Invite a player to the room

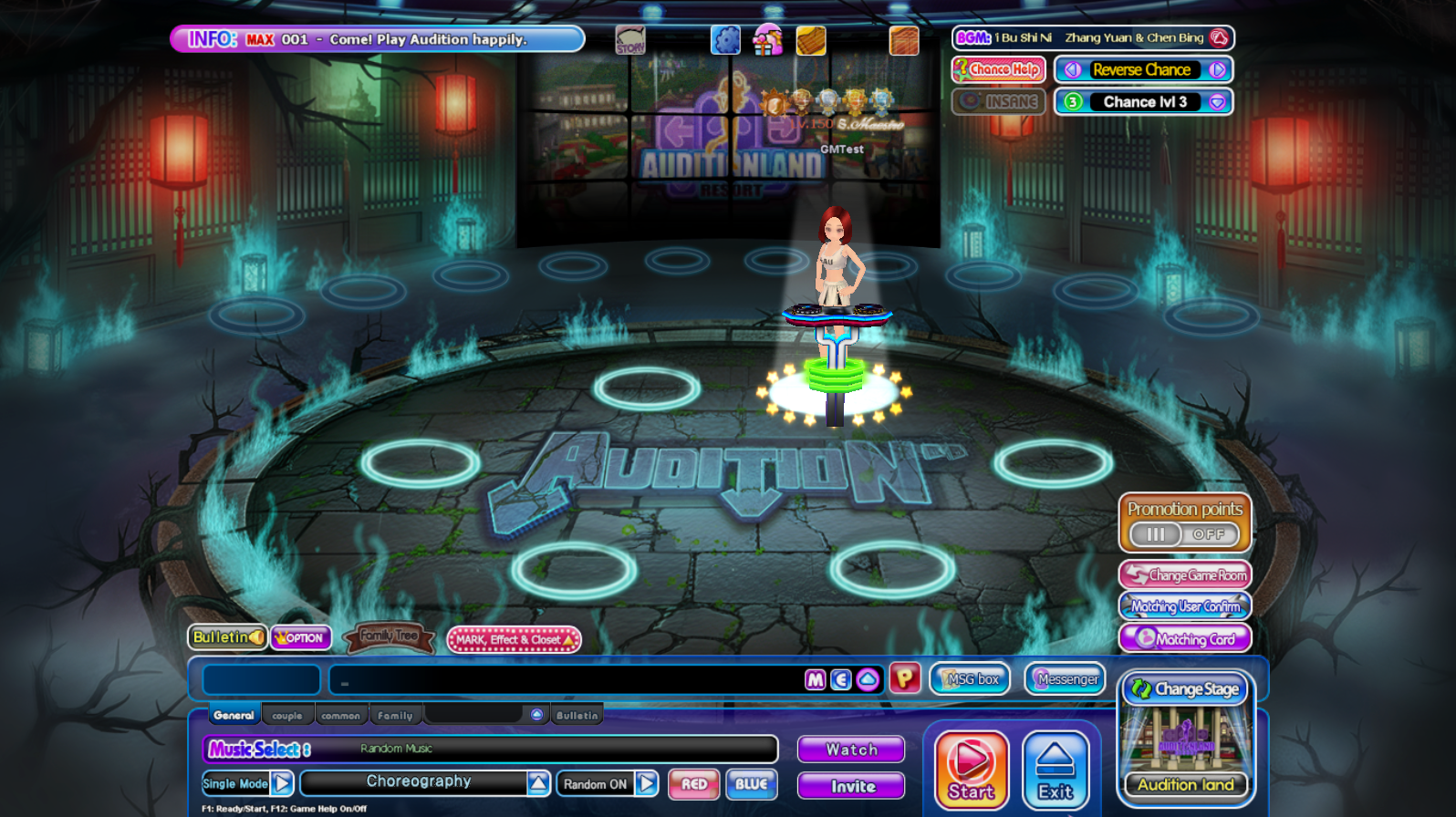coord(851,786)
